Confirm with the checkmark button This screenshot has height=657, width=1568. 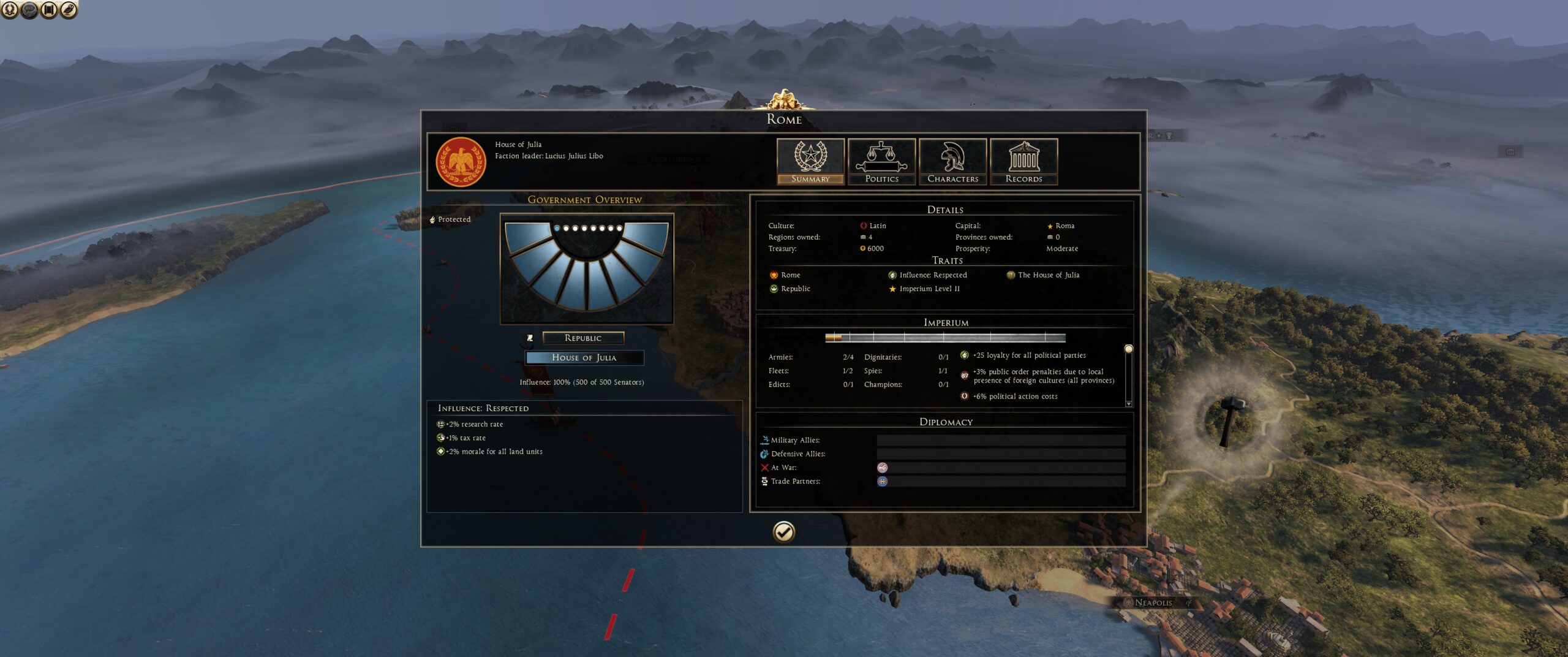783,531
